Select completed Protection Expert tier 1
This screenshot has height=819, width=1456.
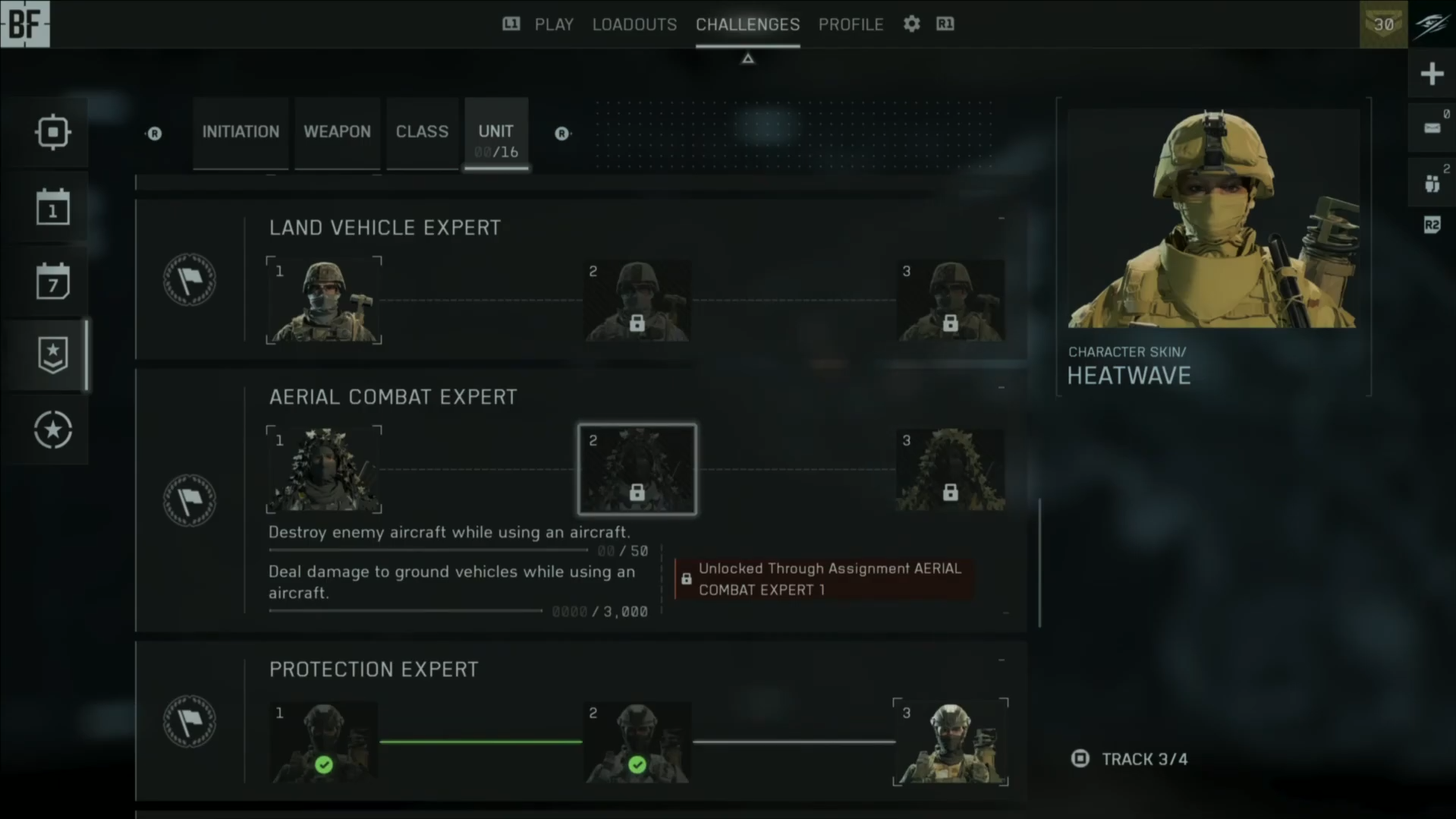[x=324, y=742]
